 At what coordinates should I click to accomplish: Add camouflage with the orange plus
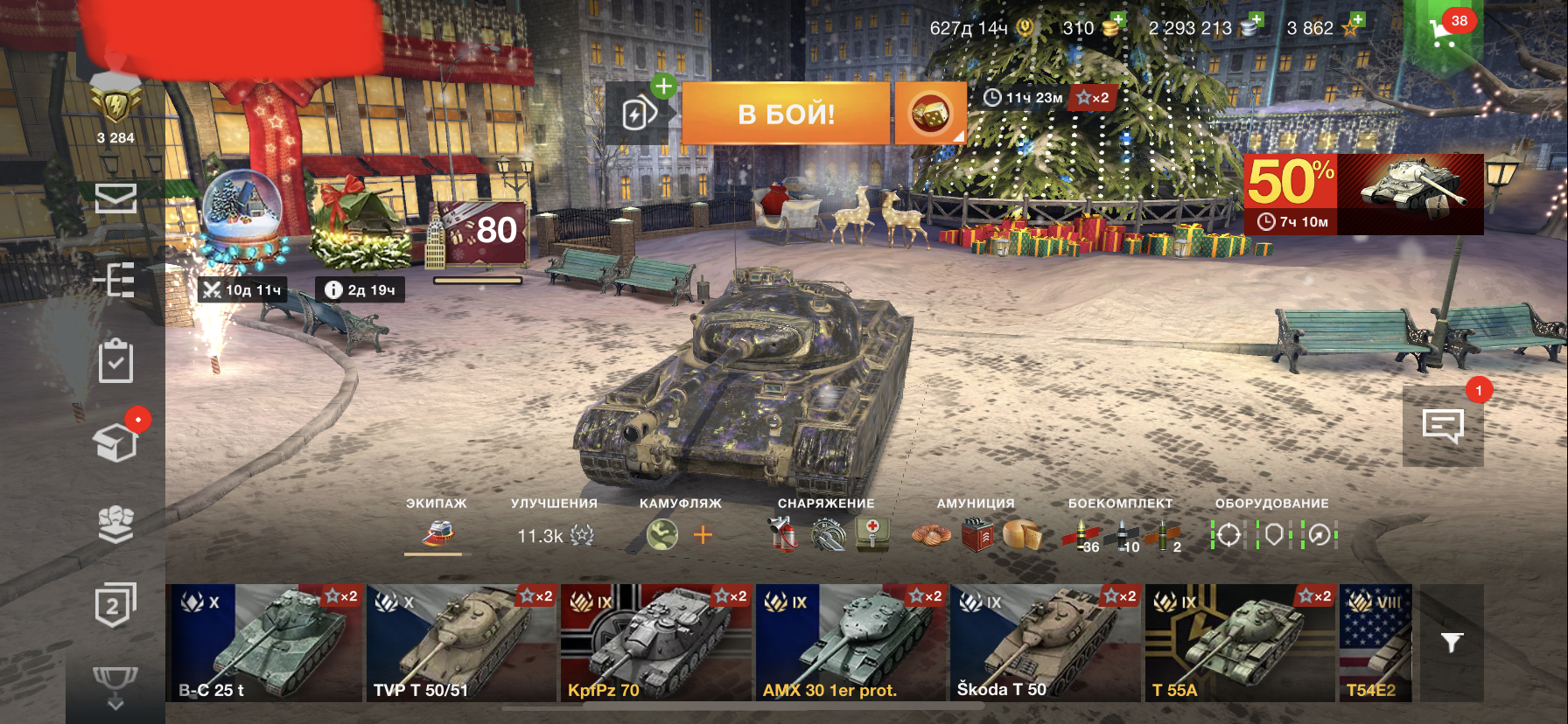pyautogui.click(x=703, y=534)
